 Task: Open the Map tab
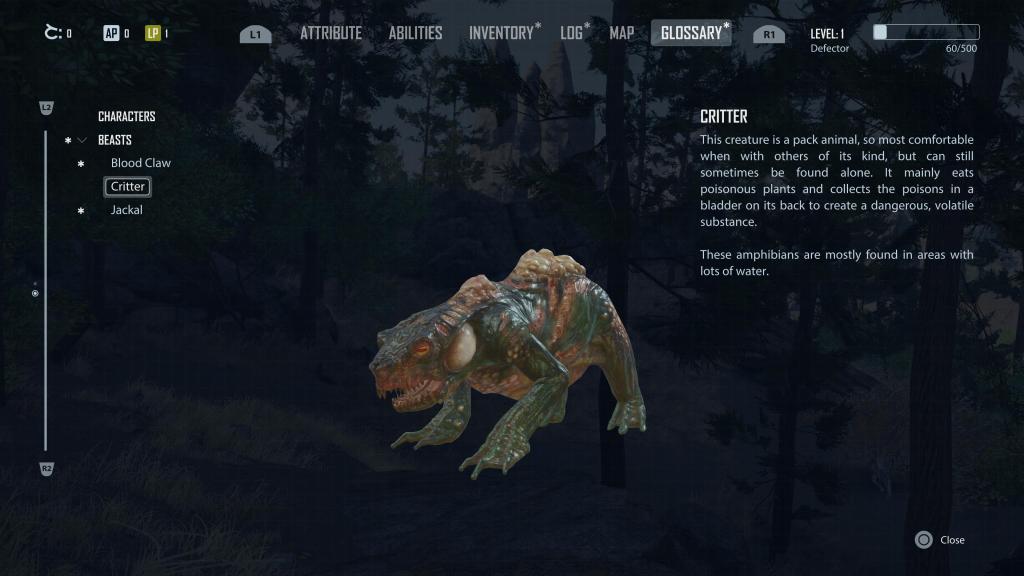622,33
